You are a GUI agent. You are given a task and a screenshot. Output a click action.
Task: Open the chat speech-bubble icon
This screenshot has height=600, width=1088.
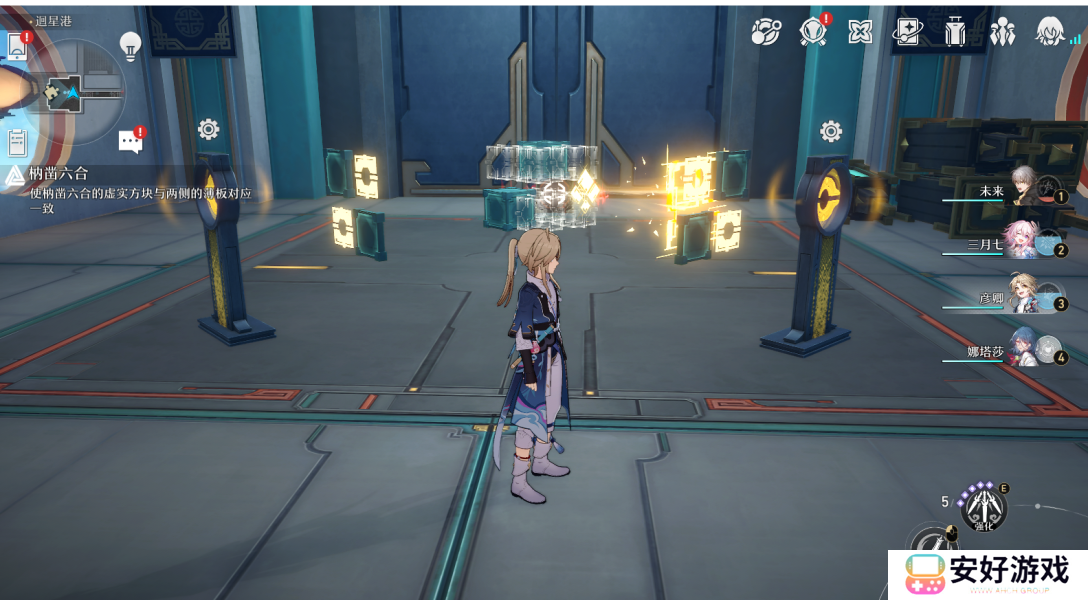(x=130, y=141)
